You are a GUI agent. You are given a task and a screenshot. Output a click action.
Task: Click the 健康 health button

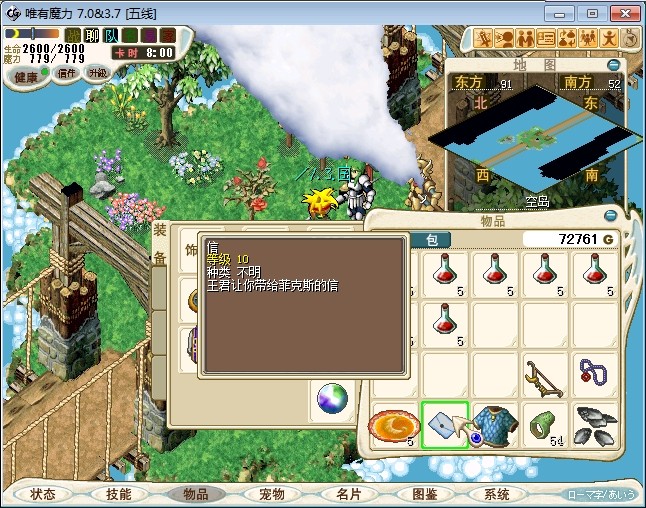[x=26, y=77]
